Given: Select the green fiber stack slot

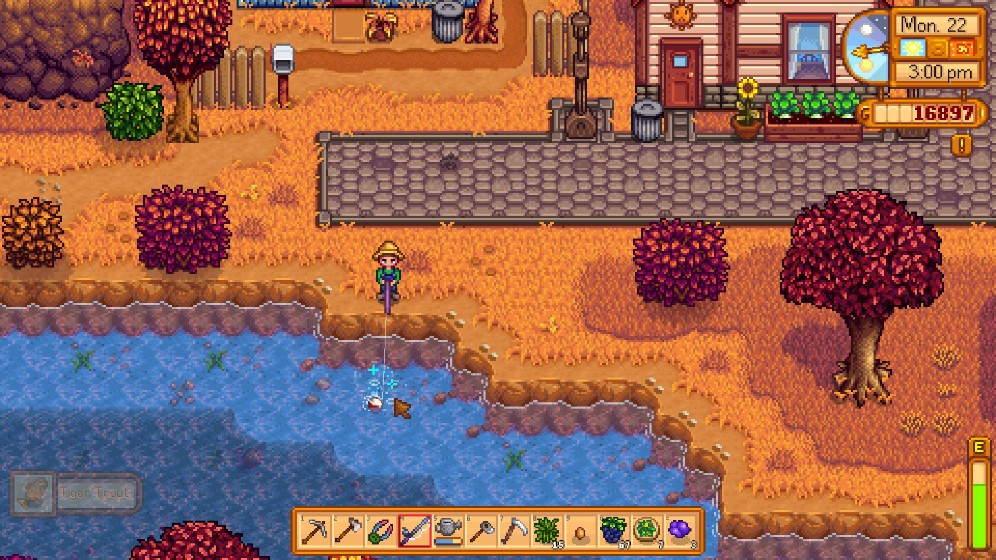Looking at the screenshot, I should (x=547, y=530).
